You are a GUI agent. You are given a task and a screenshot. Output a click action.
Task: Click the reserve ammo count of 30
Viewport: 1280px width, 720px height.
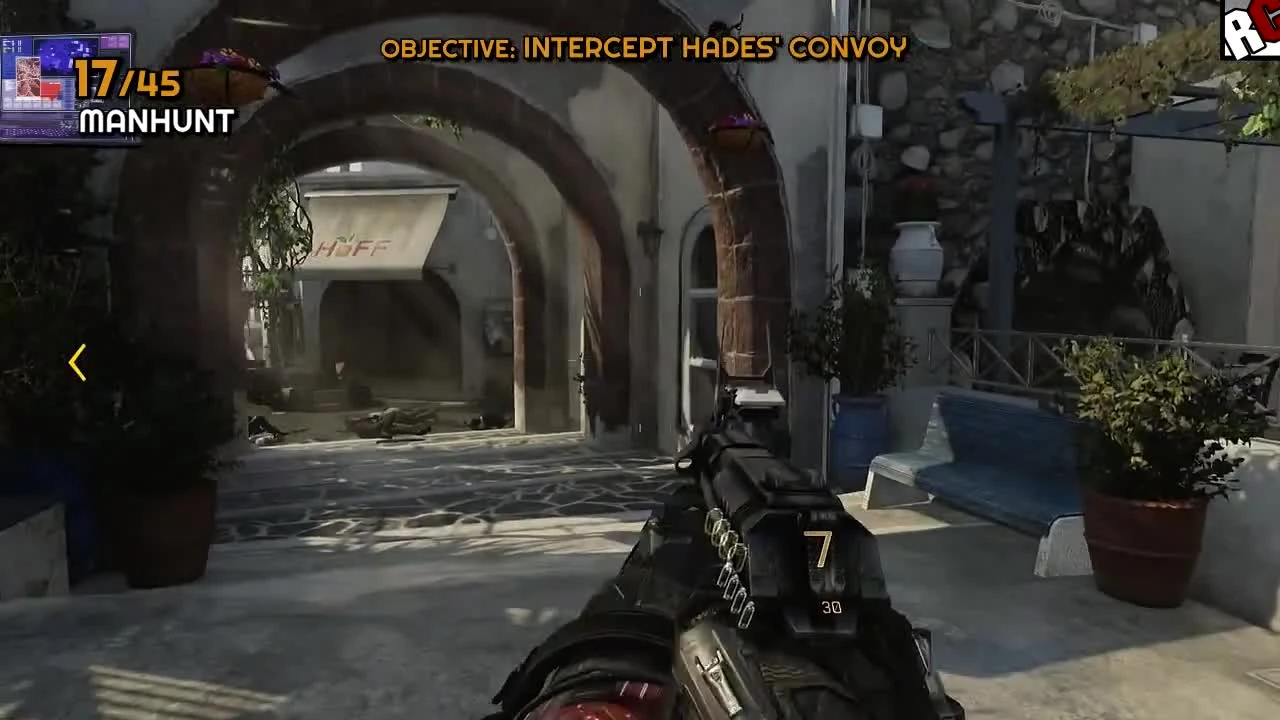click(830, 607)
